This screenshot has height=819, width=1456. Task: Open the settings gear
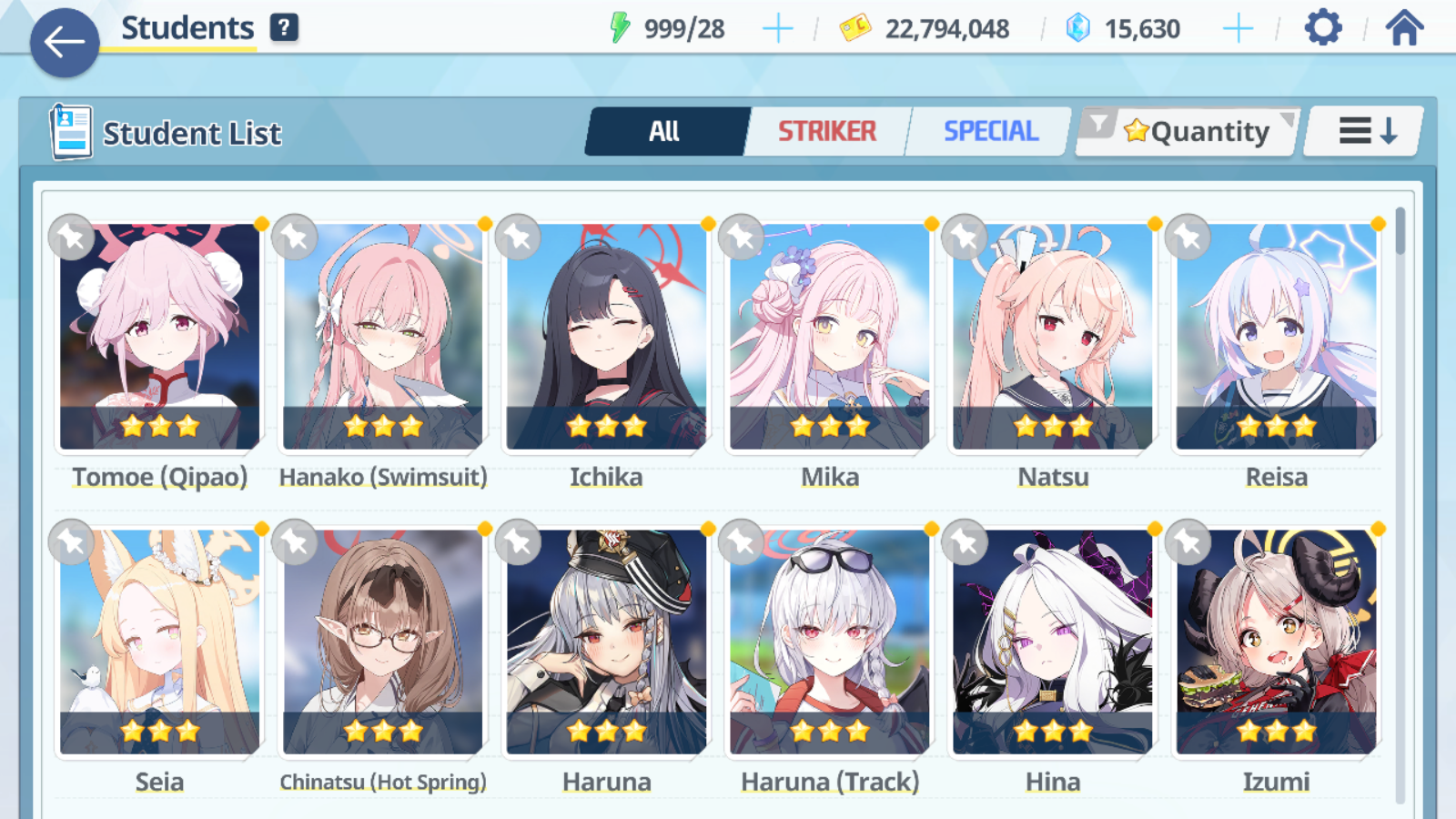(1322, 28)
